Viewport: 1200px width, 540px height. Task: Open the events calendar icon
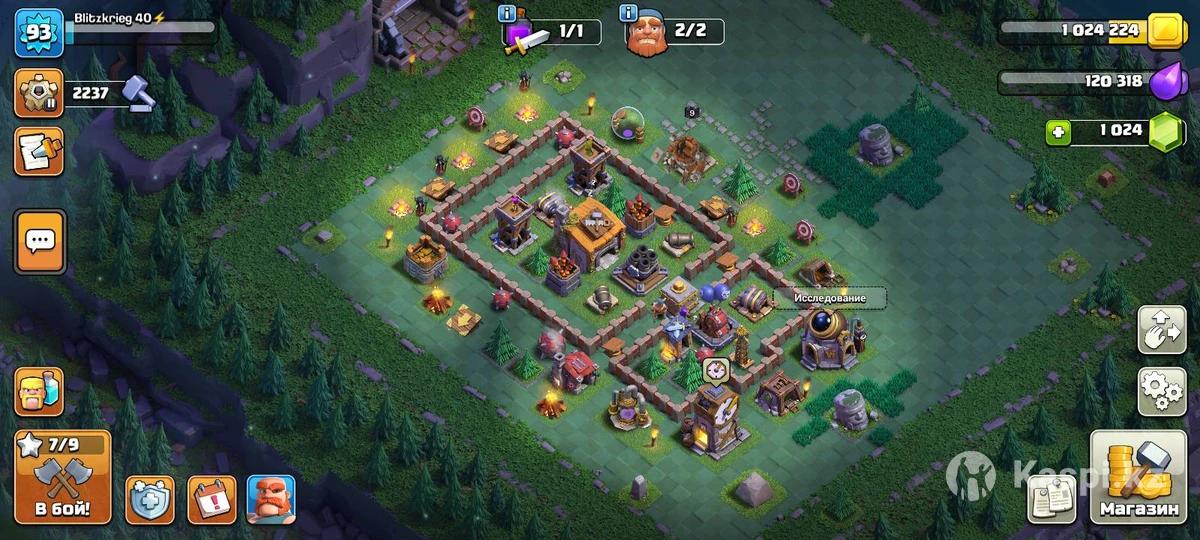coord(212,498)
